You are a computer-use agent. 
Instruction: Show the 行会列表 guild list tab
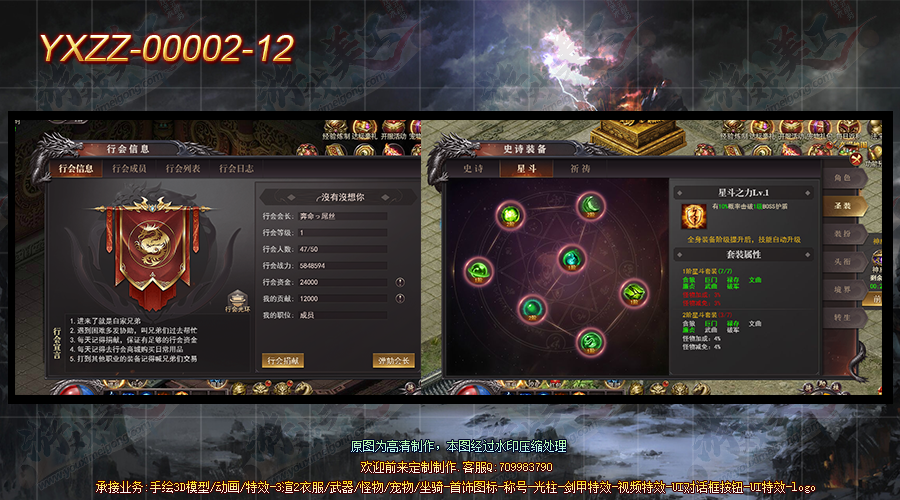pos(183,169)
